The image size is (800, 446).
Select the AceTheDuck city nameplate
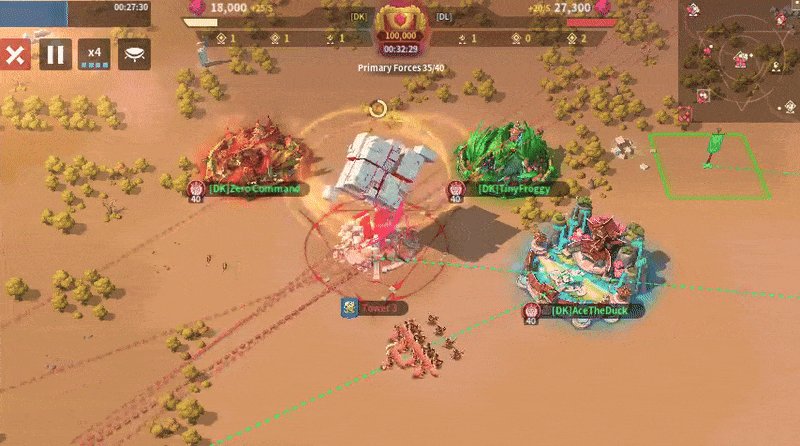591,310
